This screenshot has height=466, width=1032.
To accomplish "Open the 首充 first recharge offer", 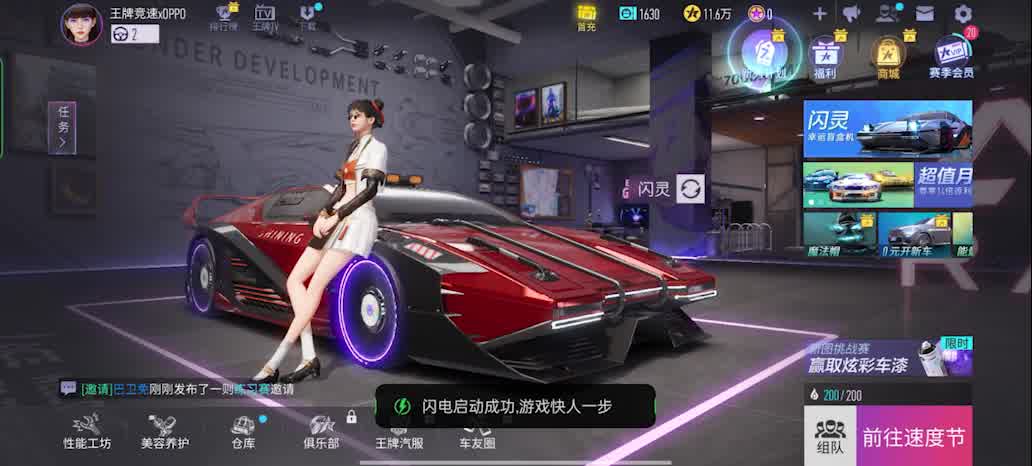I will pos(586,16).
